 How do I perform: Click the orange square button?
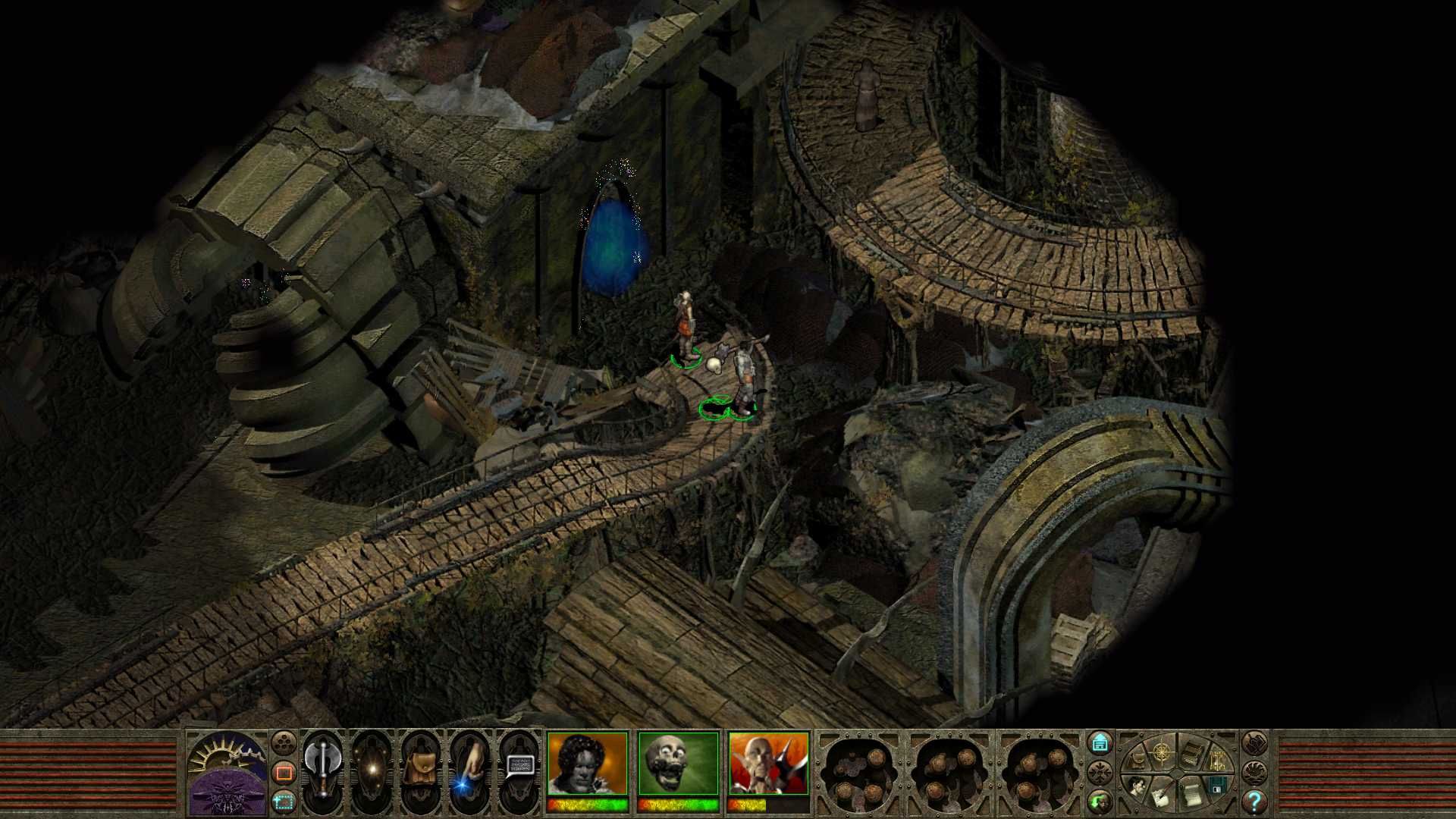284,773
